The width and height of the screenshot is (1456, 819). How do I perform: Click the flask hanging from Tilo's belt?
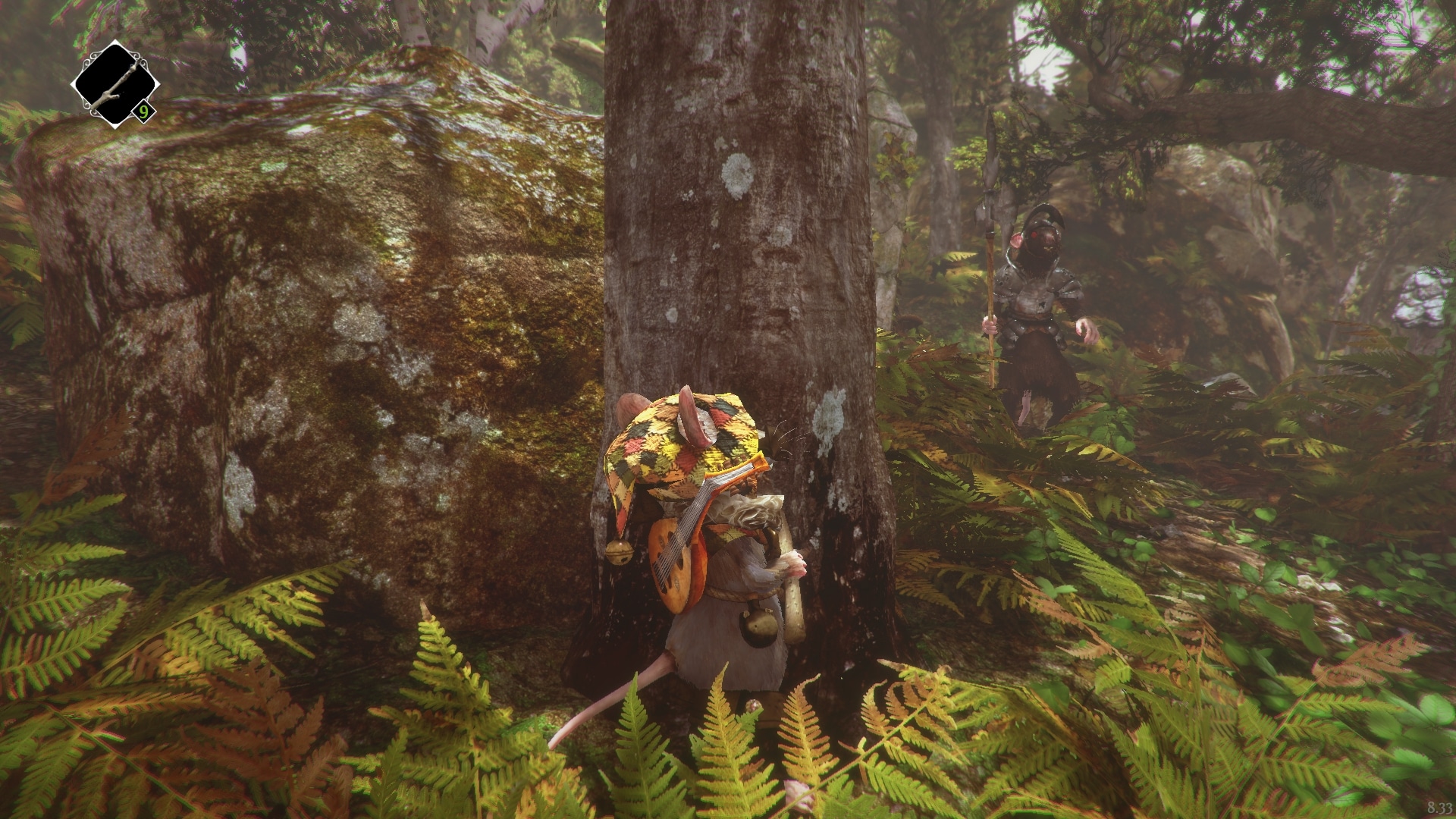click(x=759, y=626)
